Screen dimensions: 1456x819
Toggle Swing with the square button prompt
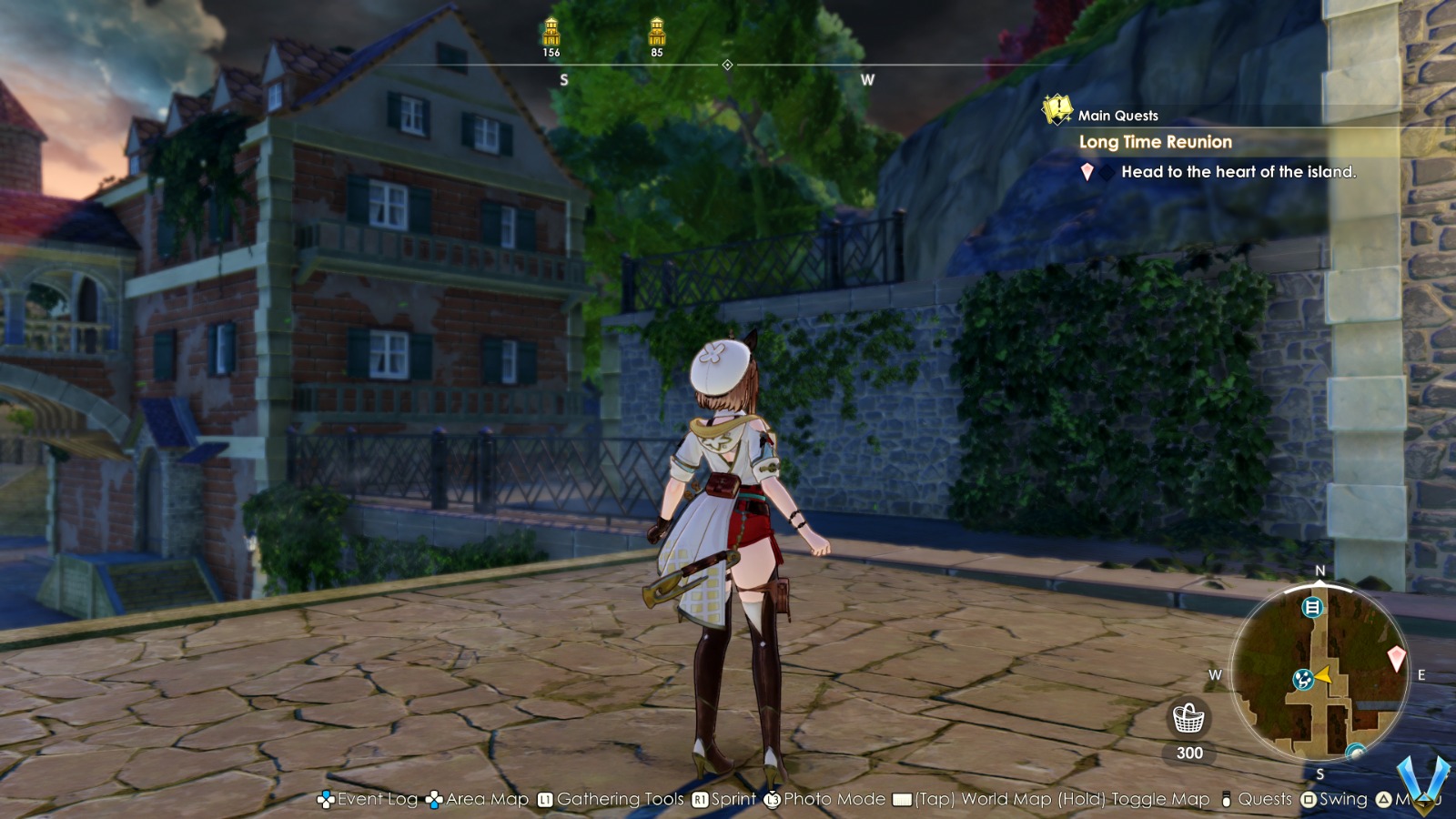point(1308,800)
